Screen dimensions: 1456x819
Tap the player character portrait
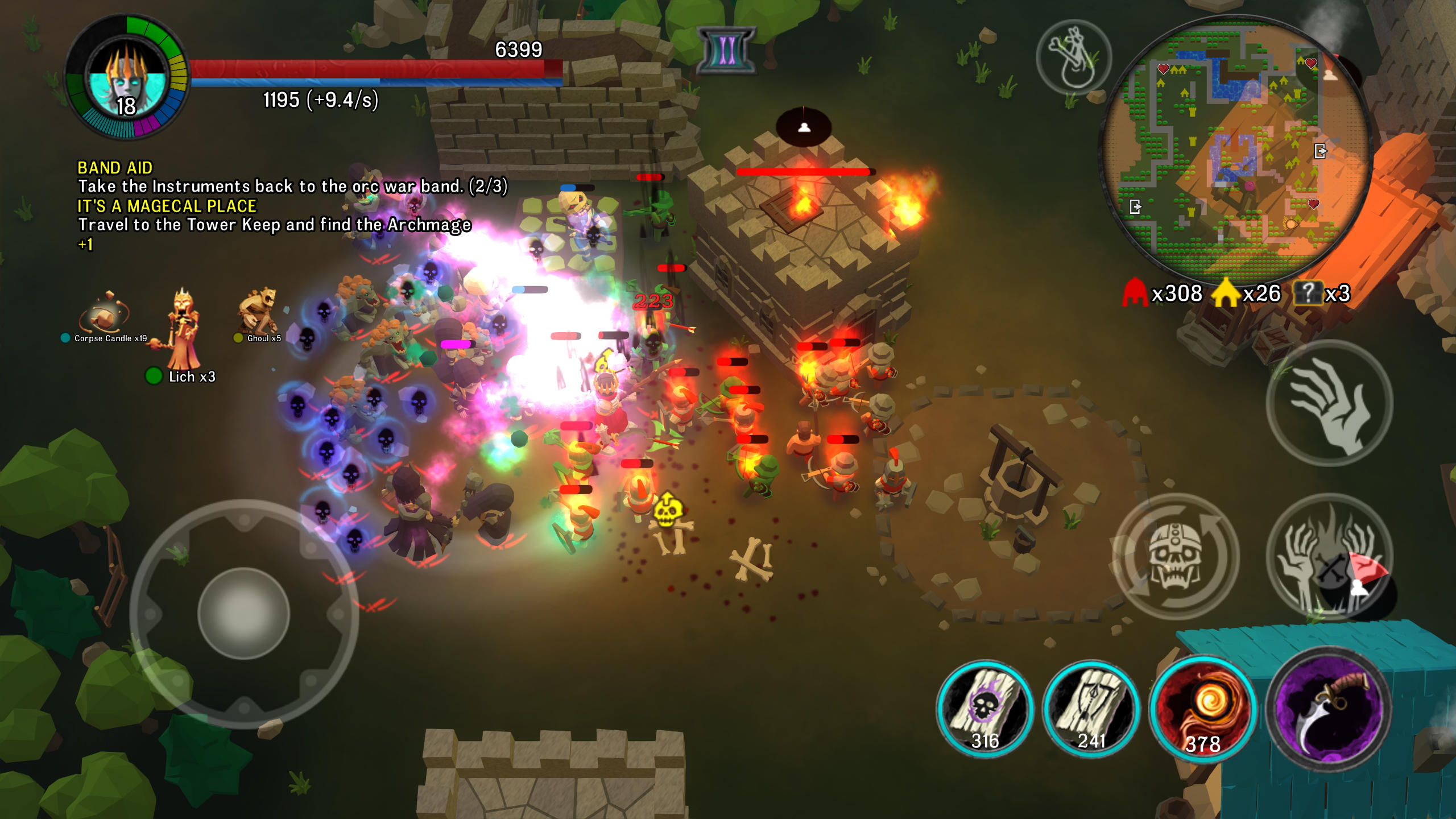click(x=126, y=74)
